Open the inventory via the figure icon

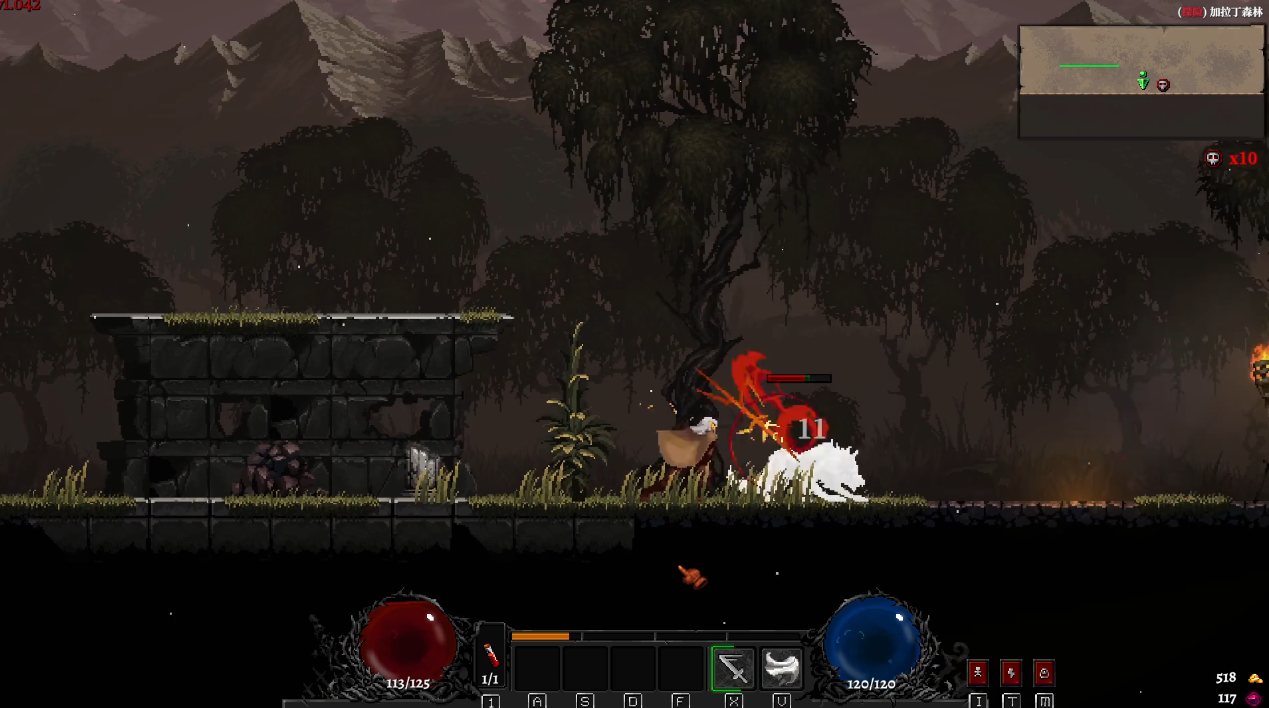pos(978,672)
